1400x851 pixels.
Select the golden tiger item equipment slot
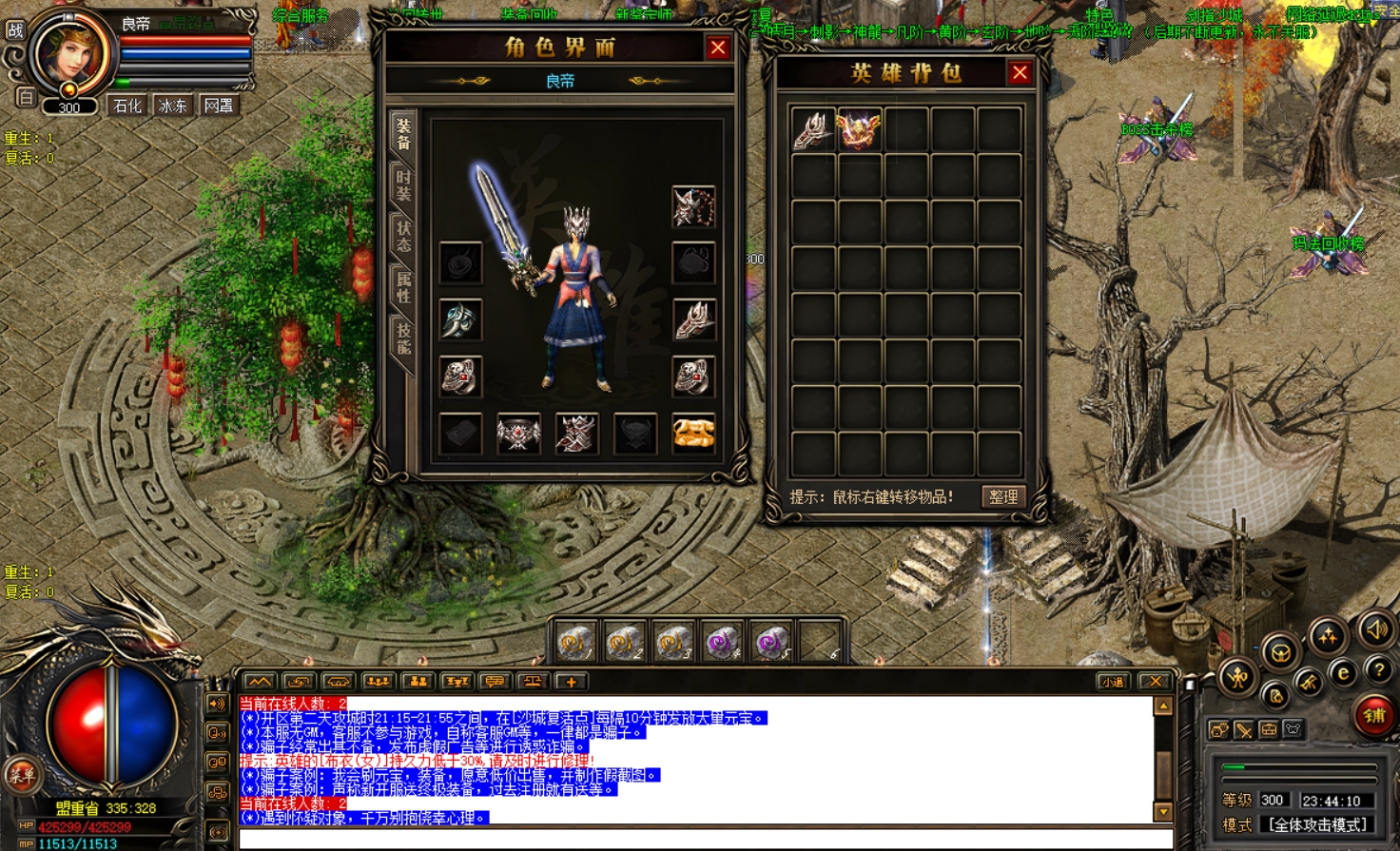pyautogui.click(x=693, y=434)
